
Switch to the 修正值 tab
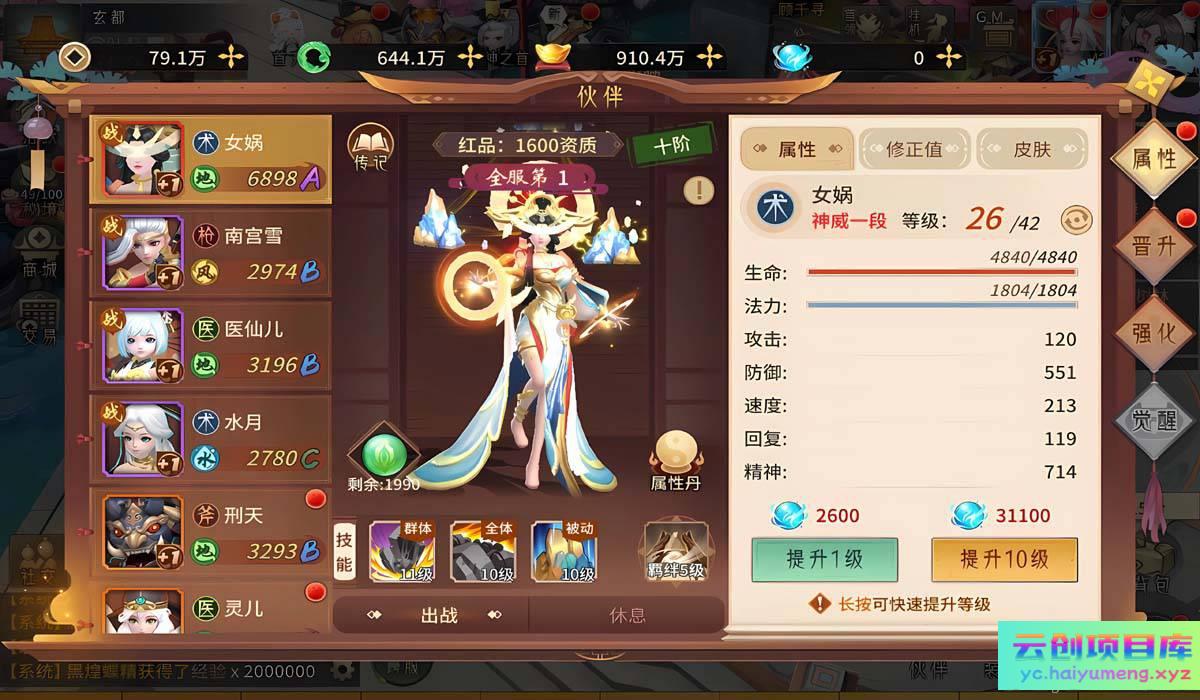[914, 150]
